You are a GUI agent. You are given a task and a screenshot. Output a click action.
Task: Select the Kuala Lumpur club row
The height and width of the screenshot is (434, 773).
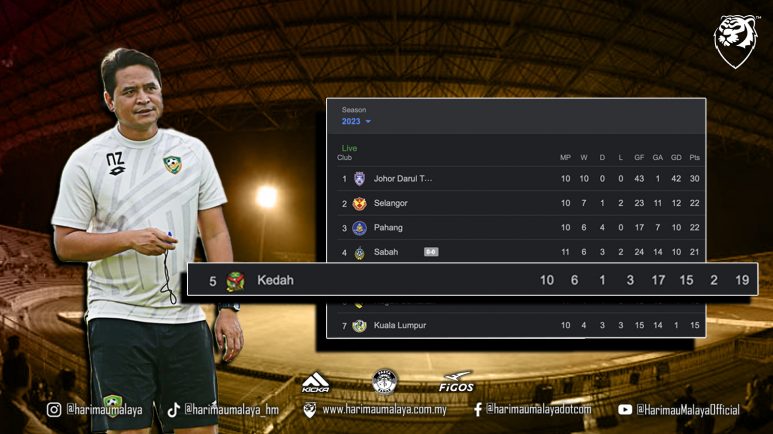(x=399, y=325)
